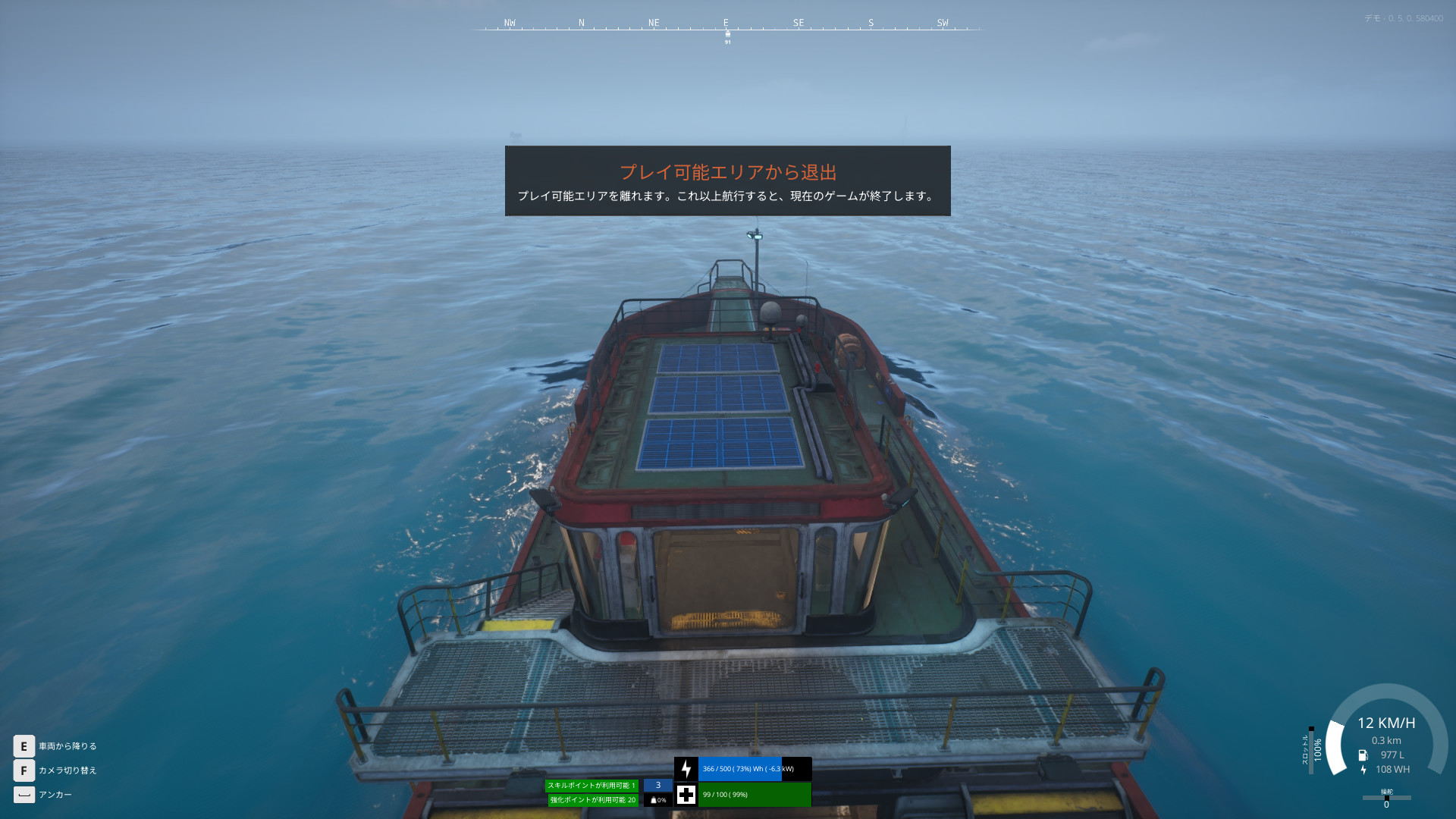Adjust the vertical throttle slider
Screen dimensions: 1456x819
[1311, 750]
